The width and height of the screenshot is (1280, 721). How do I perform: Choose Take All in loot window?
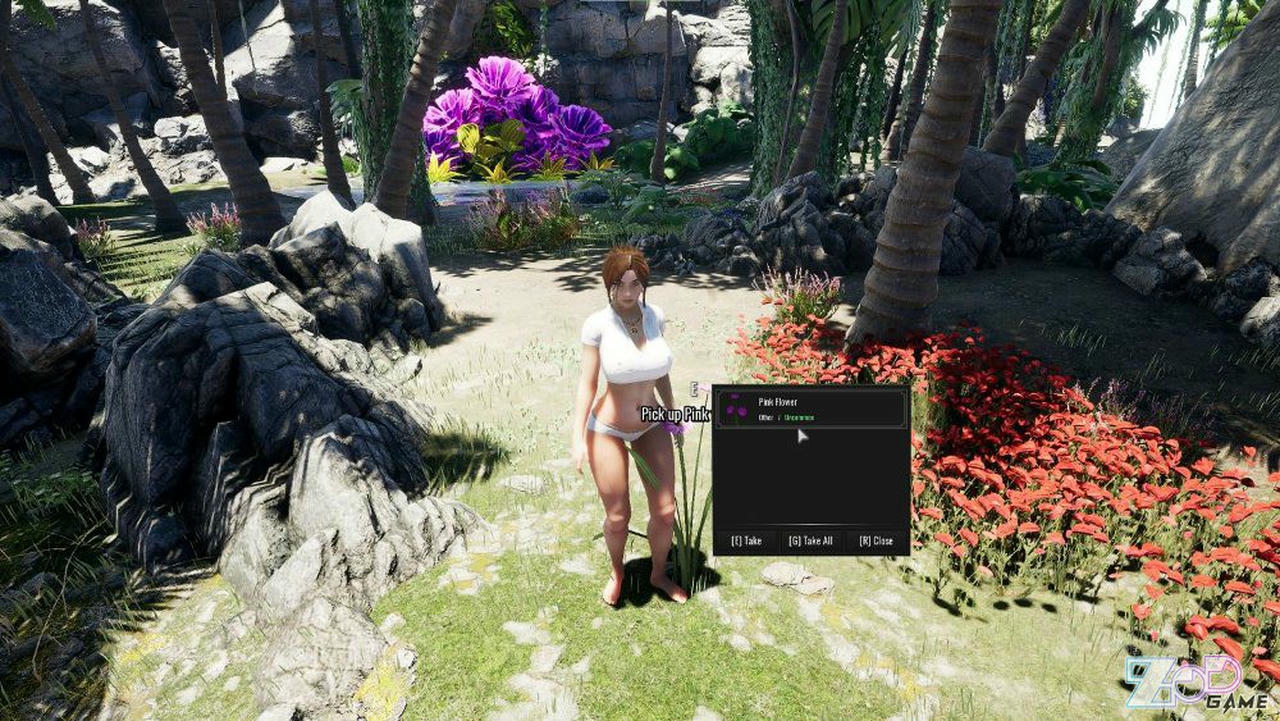pyautogui.click(x=810, y=541)
